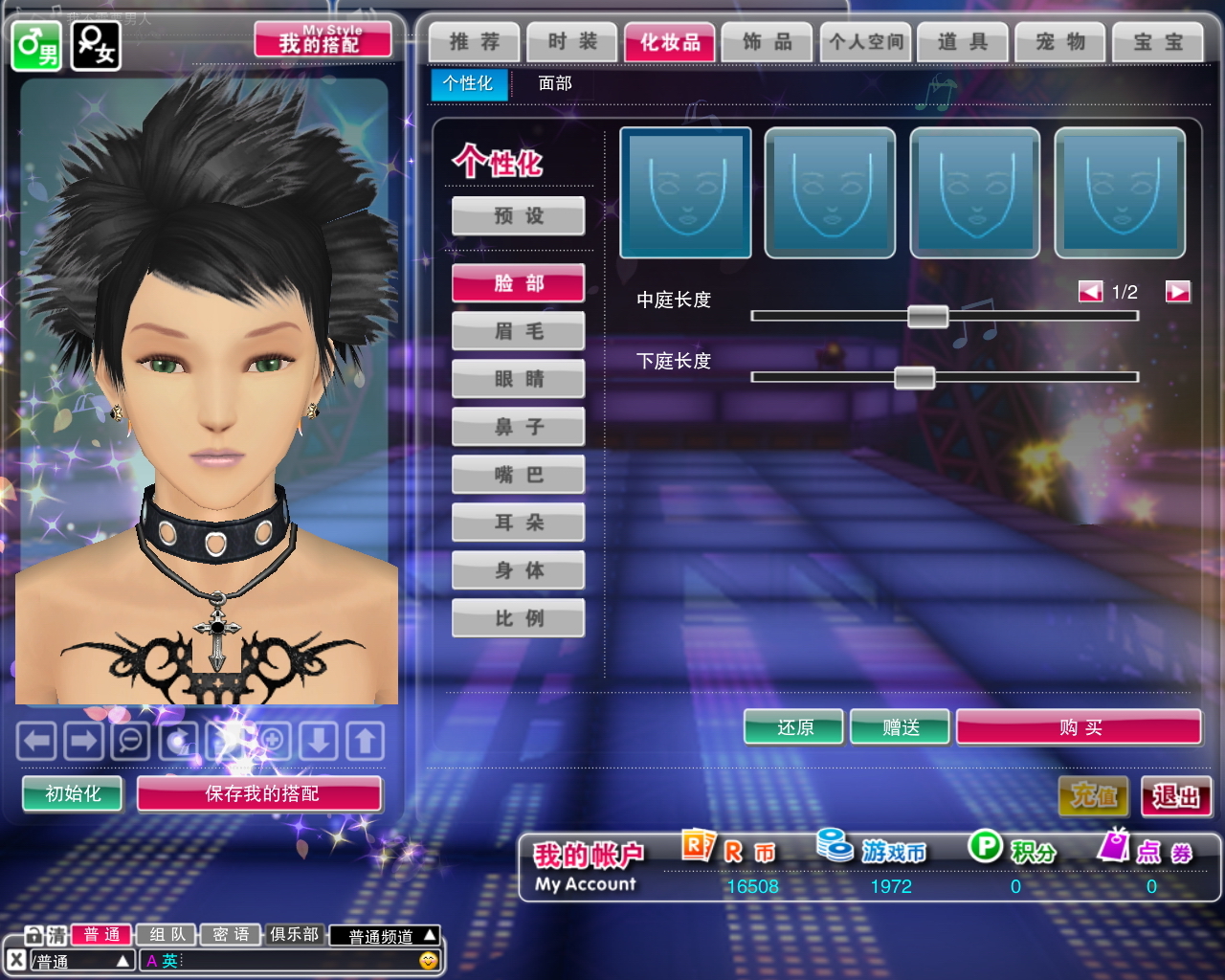Save outfit with 保存我的搭配
Viewport: 1225px width, 980px height.
coord(260,794)
